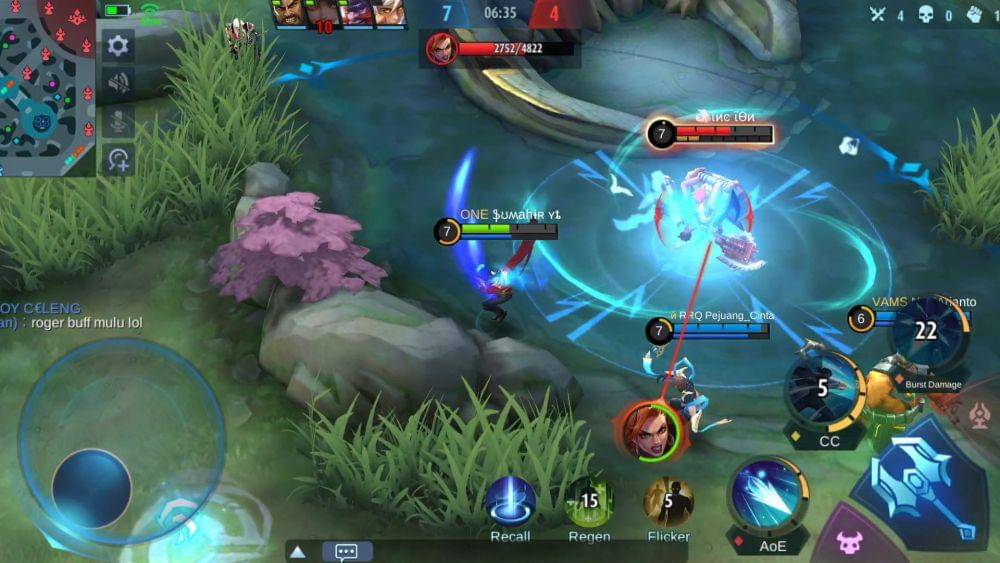The height and width of the screenshot is (563, 1000).
Task: Select the red-haired enemy target portrait at top
Action: pyautogui.click(x=441, y=48)
